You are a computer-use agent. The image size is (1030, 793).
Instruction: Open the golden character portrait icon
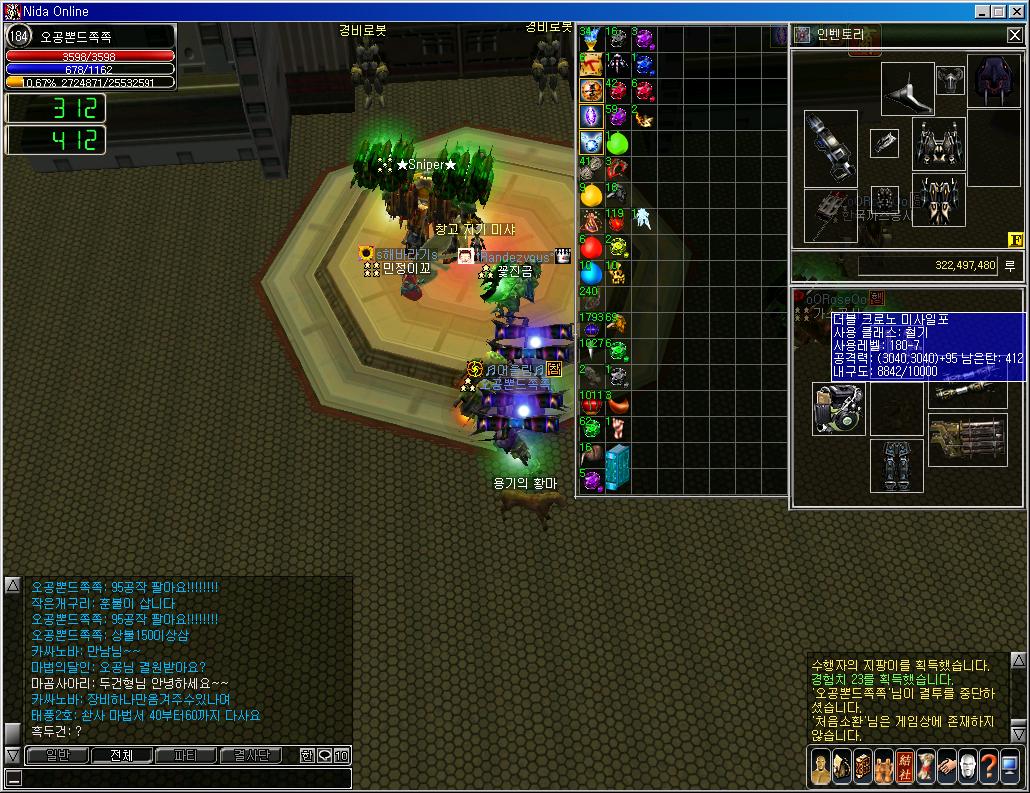coord(820,767)
